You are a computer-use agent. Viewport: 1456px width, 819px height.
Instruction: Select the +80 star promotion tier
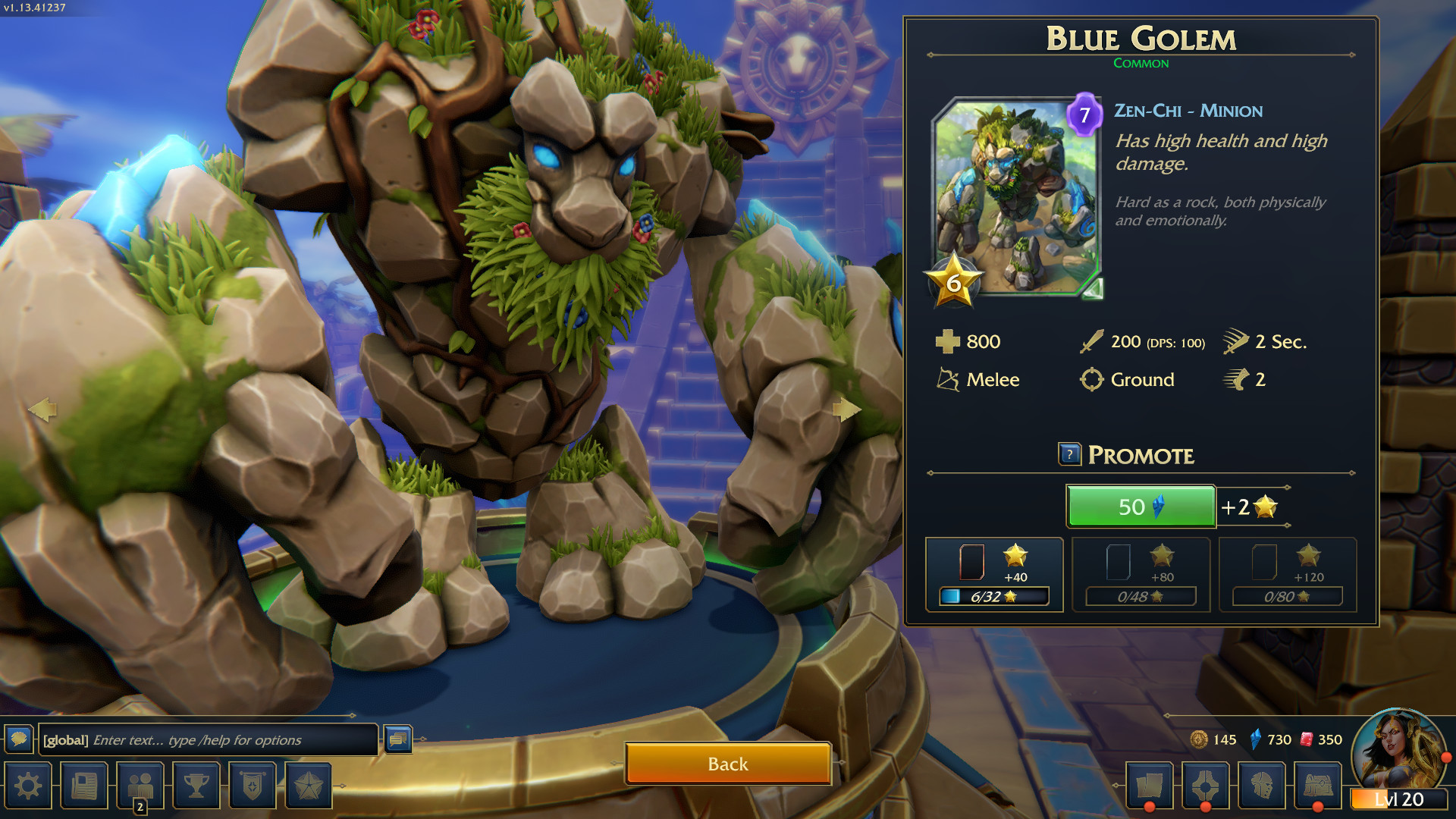[1141, 575]
